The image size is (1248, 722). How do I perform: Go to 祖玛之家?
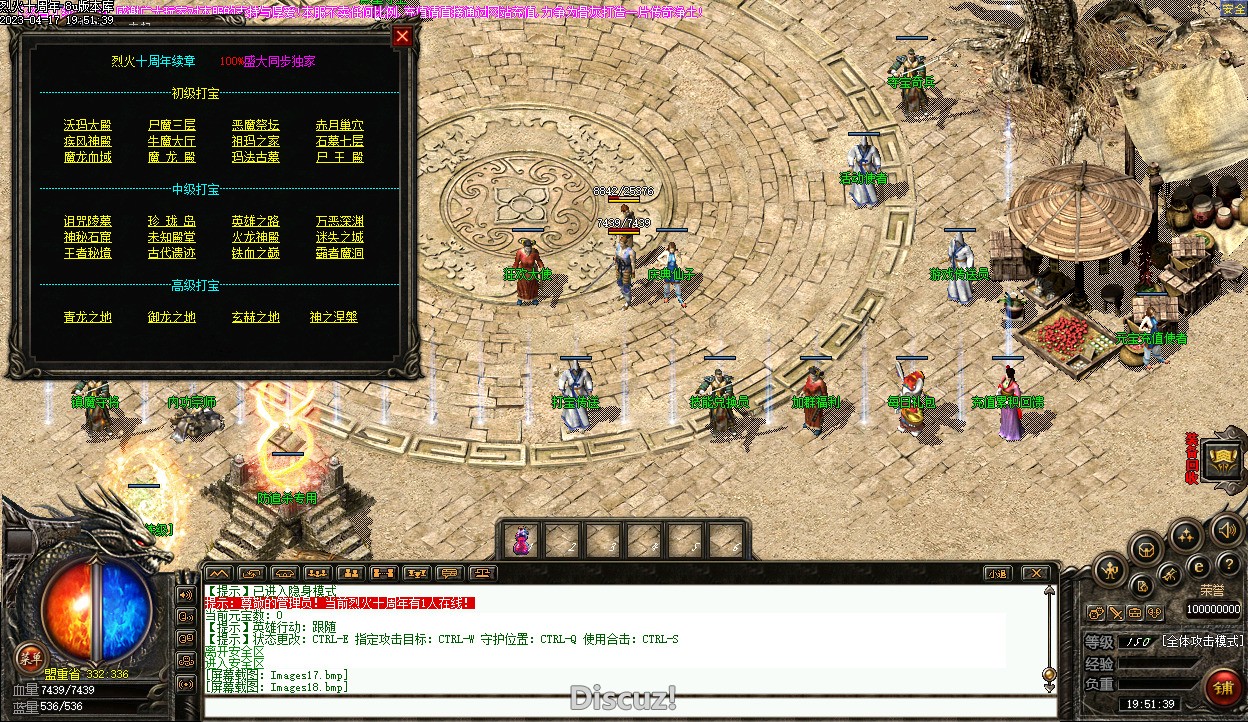(x=256, y=141)
